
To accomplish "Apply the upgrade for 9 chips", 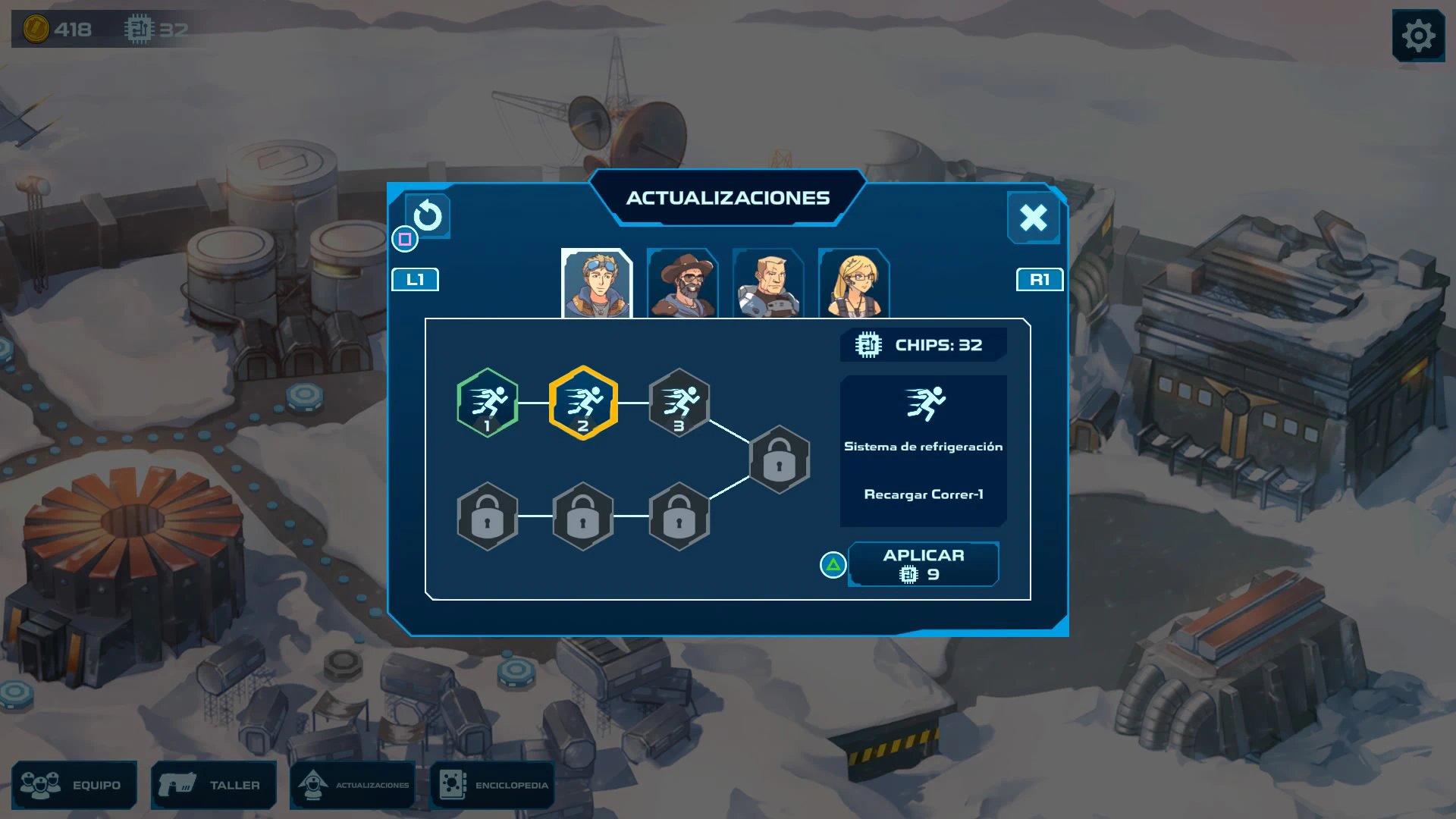I will tap(923, 564).
